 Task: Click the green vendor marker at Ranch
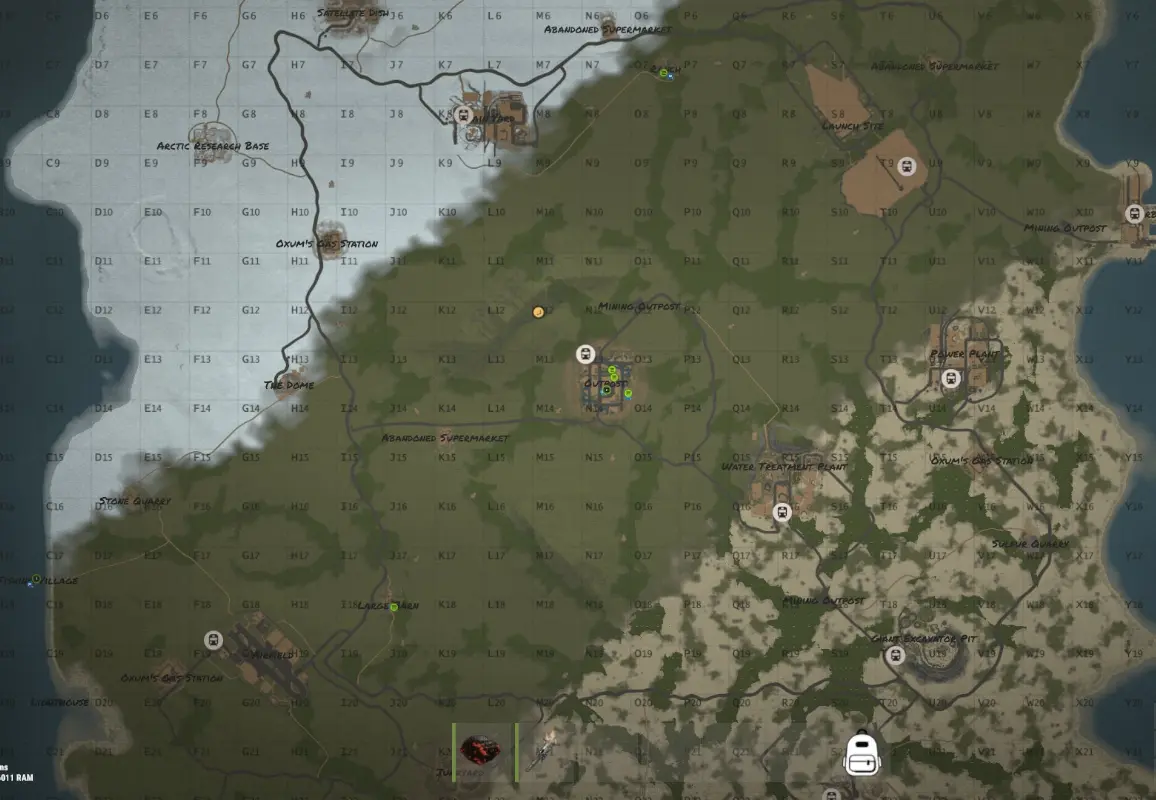(x=664, y=73)
